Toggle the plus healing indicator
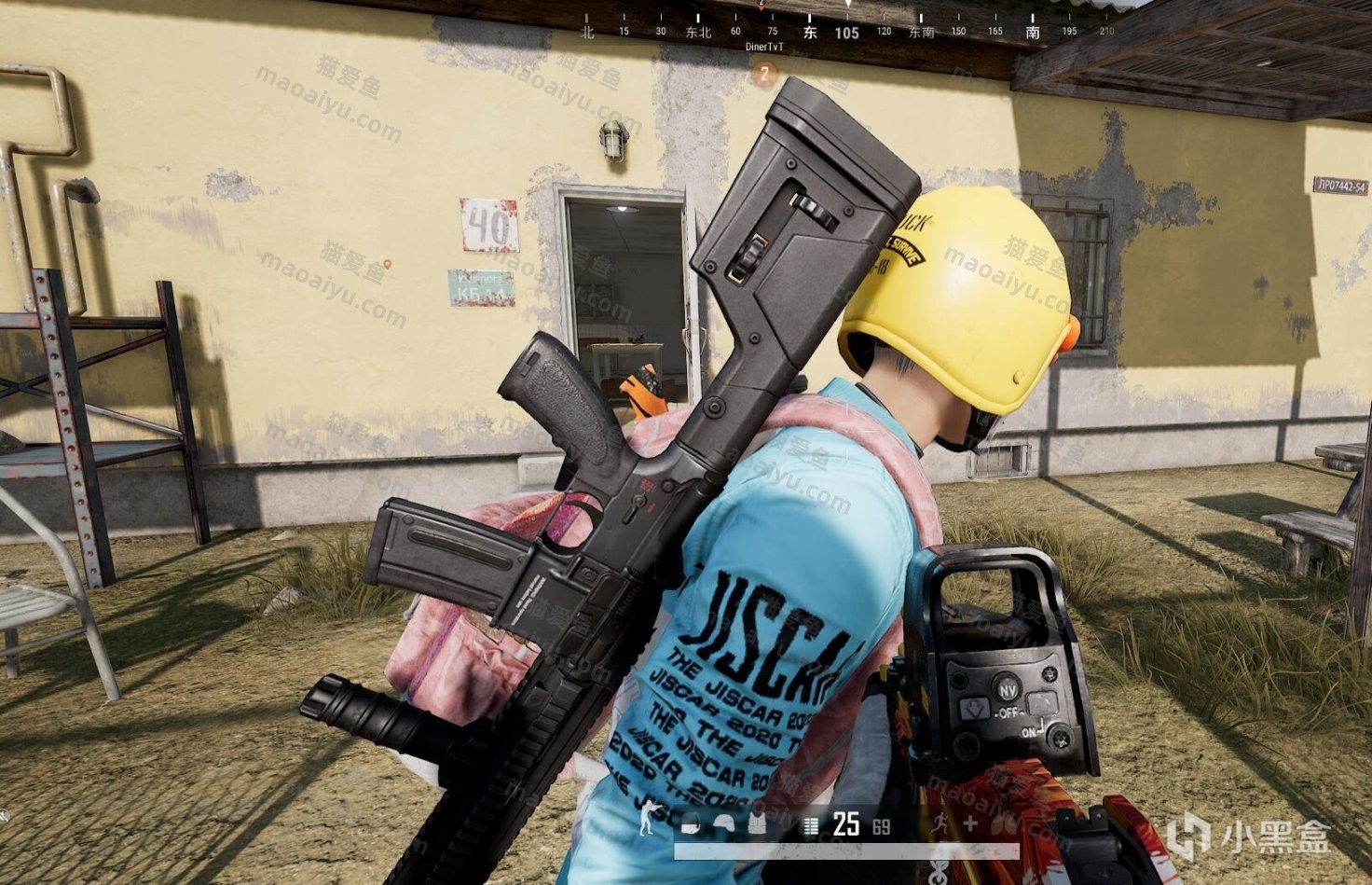This screenshot has height=885, width=1372. click(970, 822)
